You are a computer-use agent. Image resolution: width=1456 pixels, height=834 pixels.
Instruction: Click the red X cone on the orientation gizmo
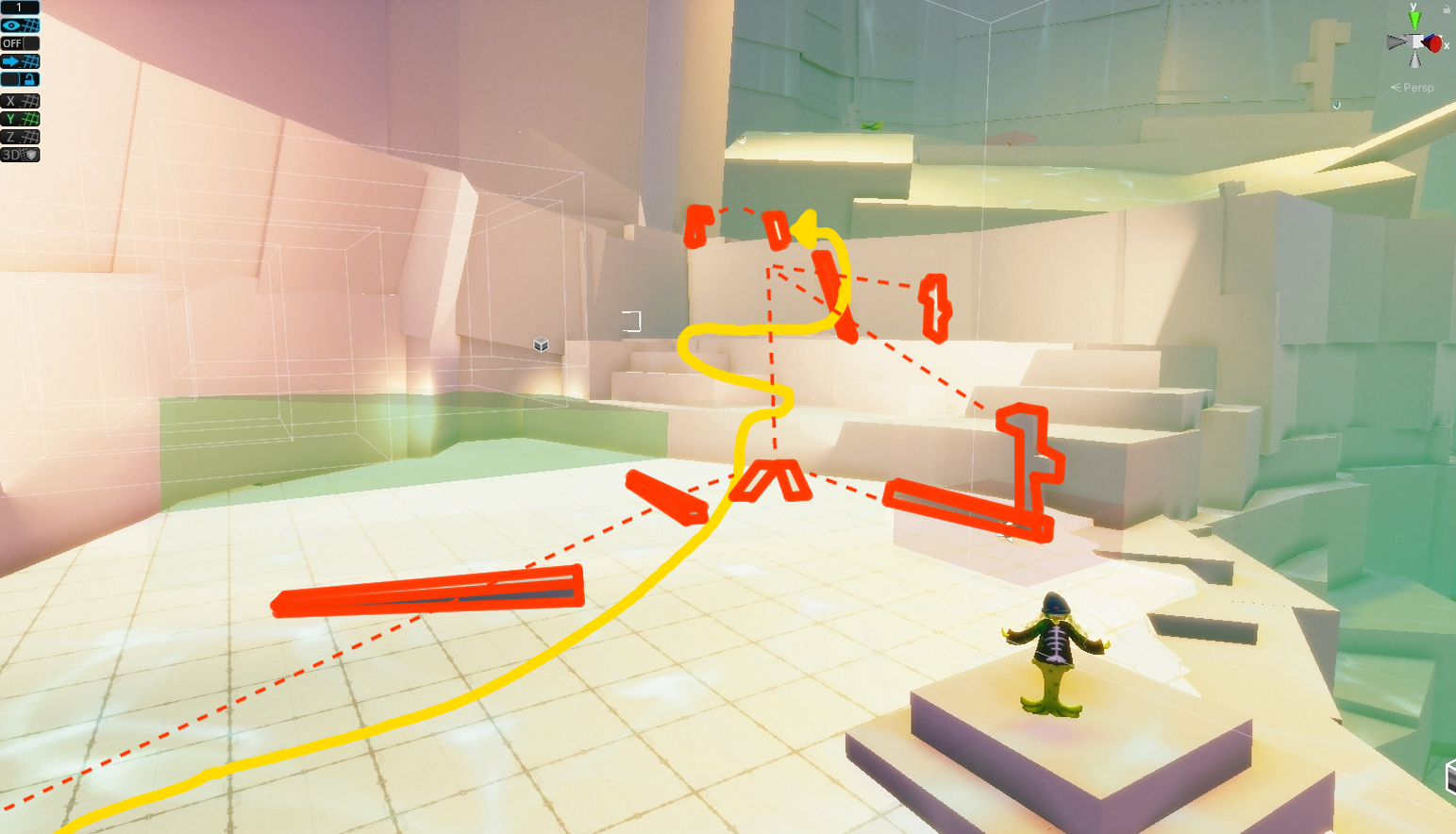click(1433, 44)
